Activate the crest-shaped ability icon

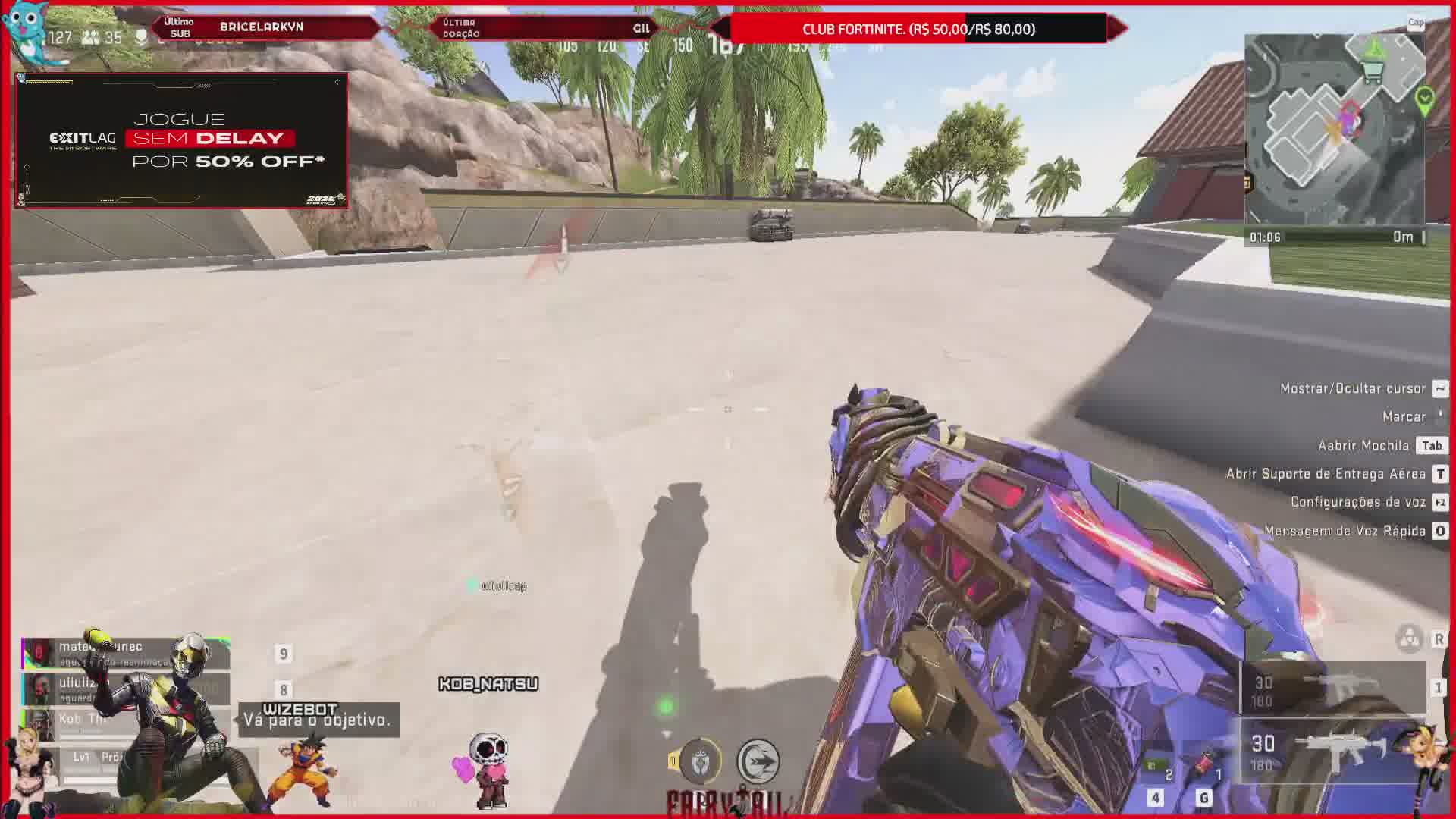[x=699, y=761]
